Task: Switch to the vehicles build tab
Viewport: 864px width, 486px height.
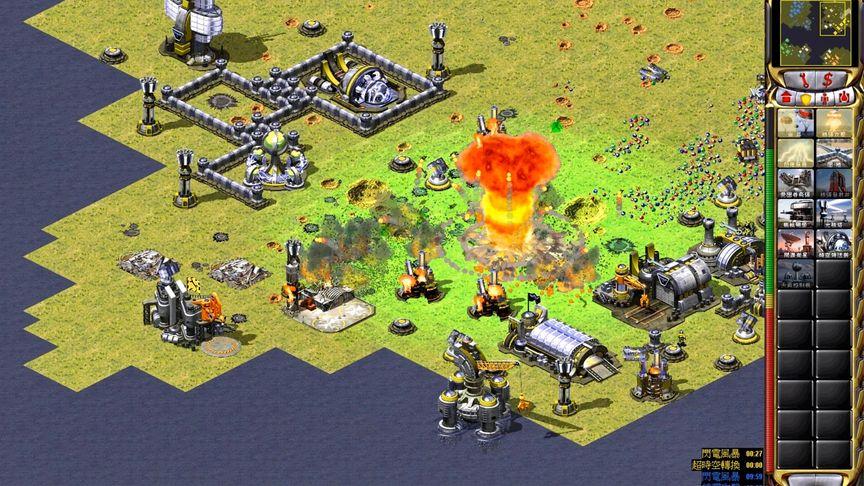Action: pyautogui.click(x=848, y=97)
